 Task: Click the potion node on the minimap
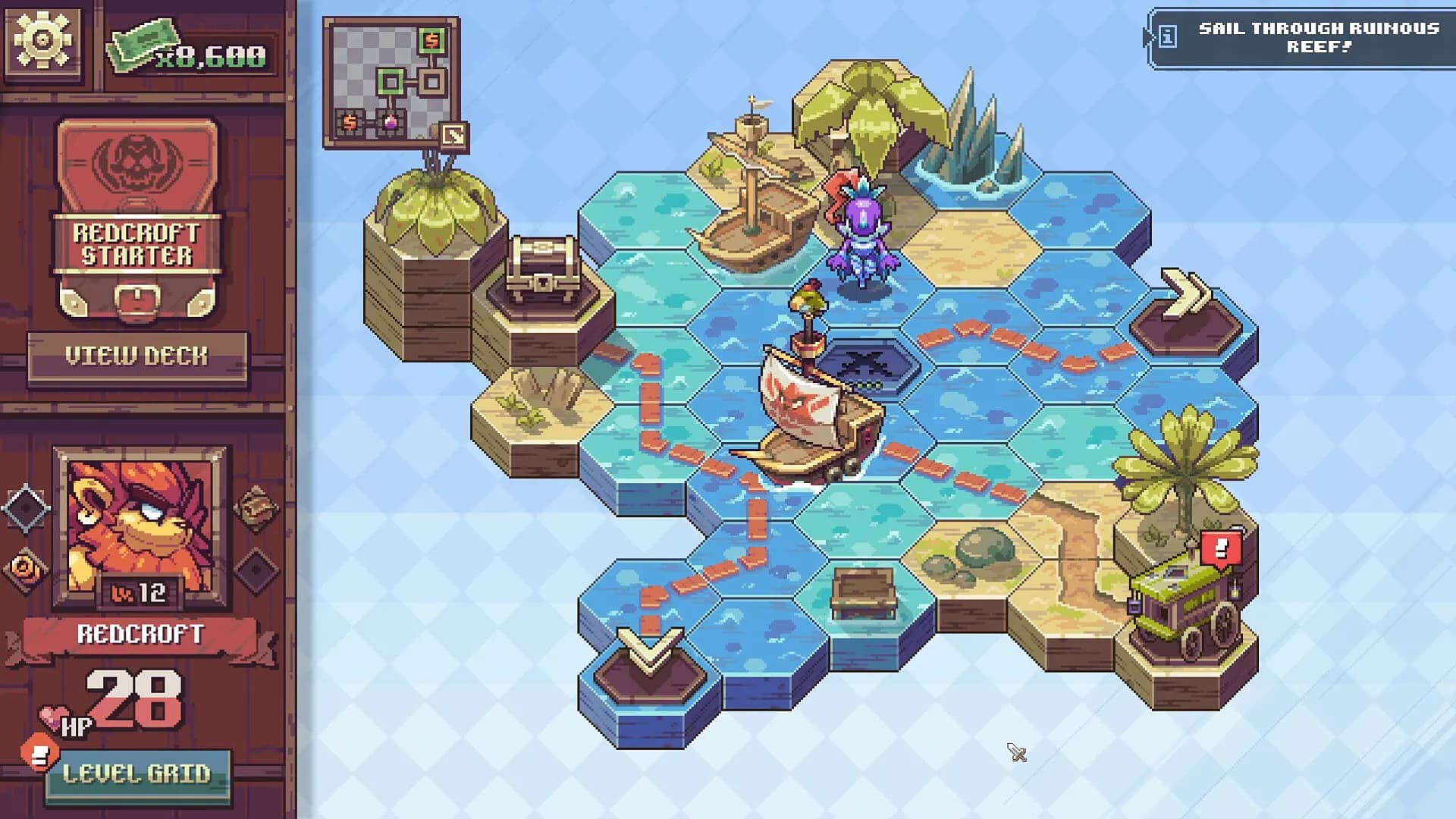click(391, 123)
